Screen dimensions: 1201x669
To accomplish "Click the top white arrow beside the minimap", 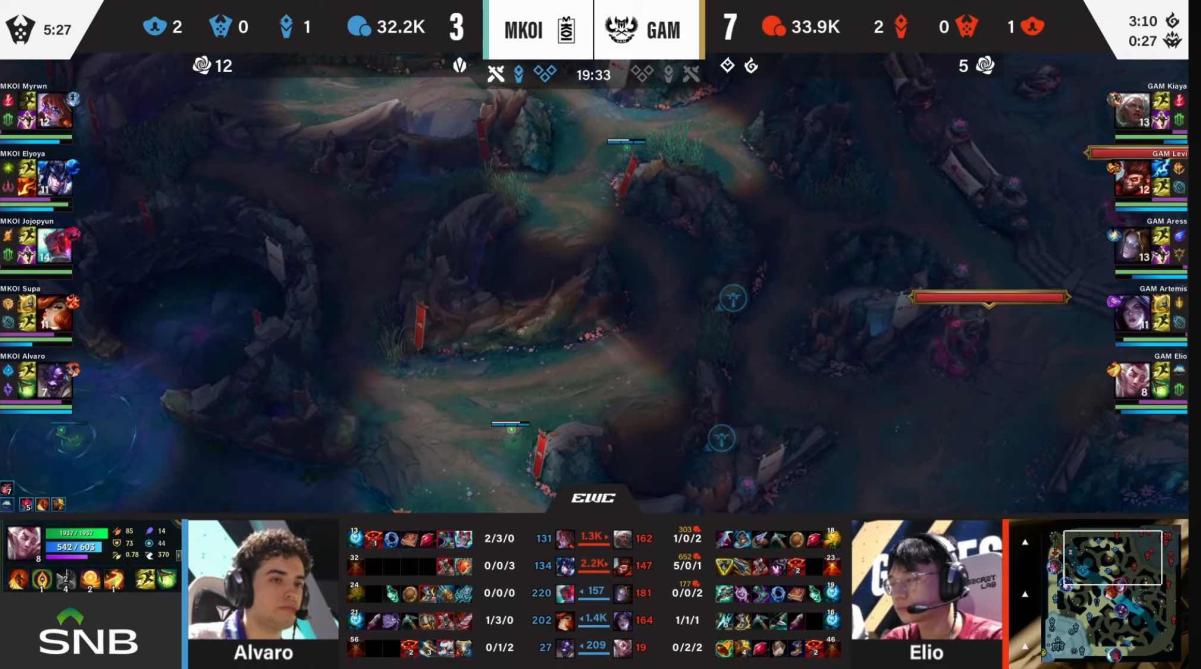I will (x=1025, y=543).
